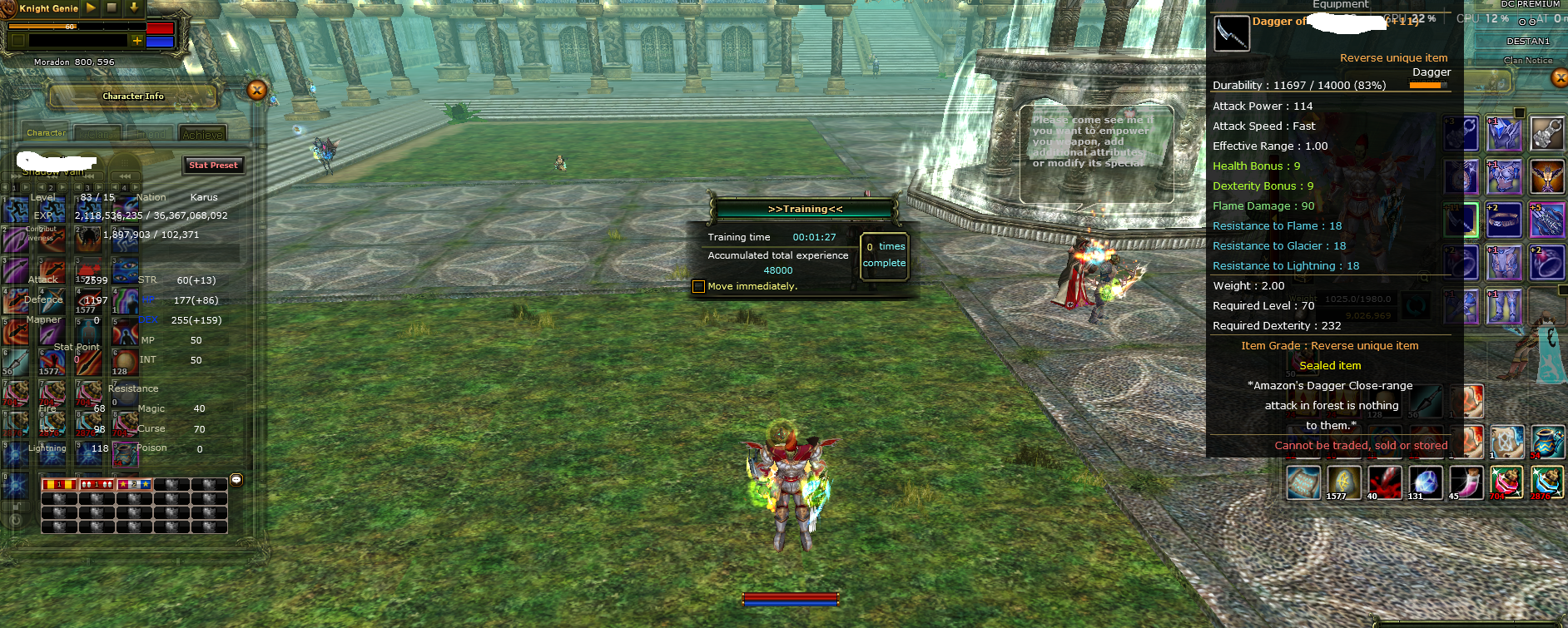Screen dimensions: 1568x628
Task: Click the red health bar below the character
Action: [791, 596]
